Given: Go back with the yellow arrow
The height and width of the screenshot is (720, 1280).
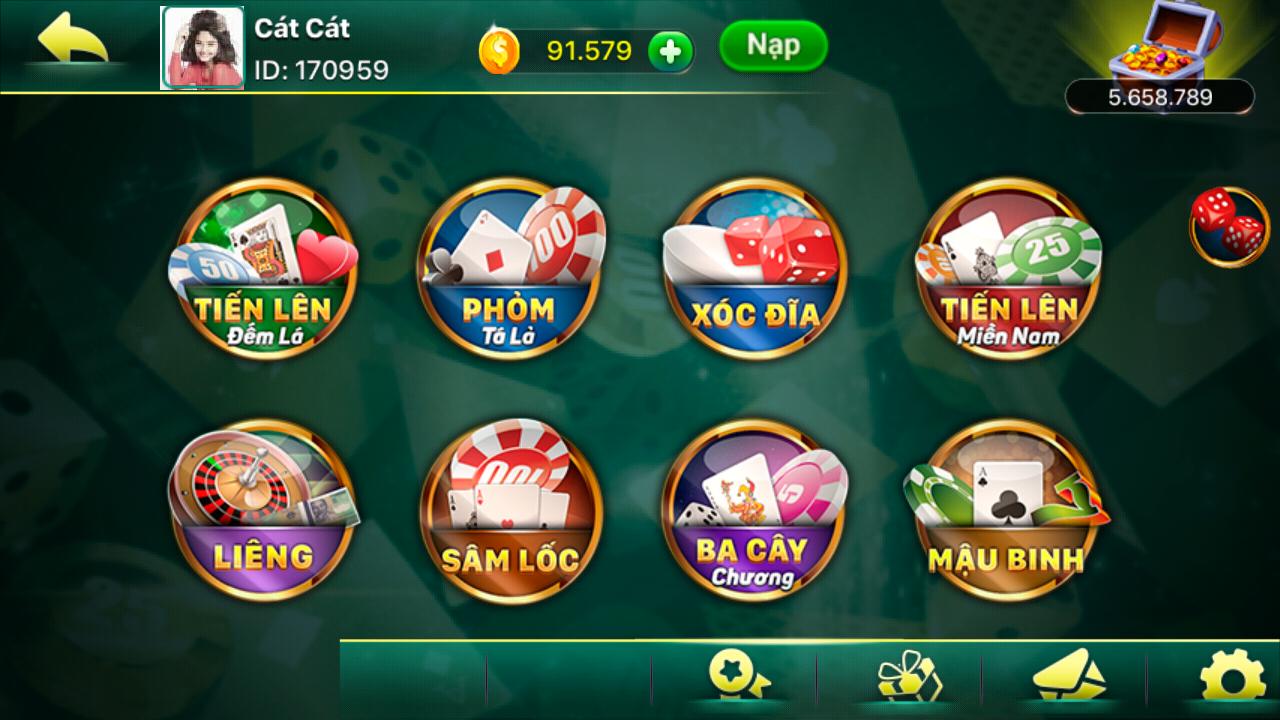Looking at the screenshot, I should pos(72,42).
